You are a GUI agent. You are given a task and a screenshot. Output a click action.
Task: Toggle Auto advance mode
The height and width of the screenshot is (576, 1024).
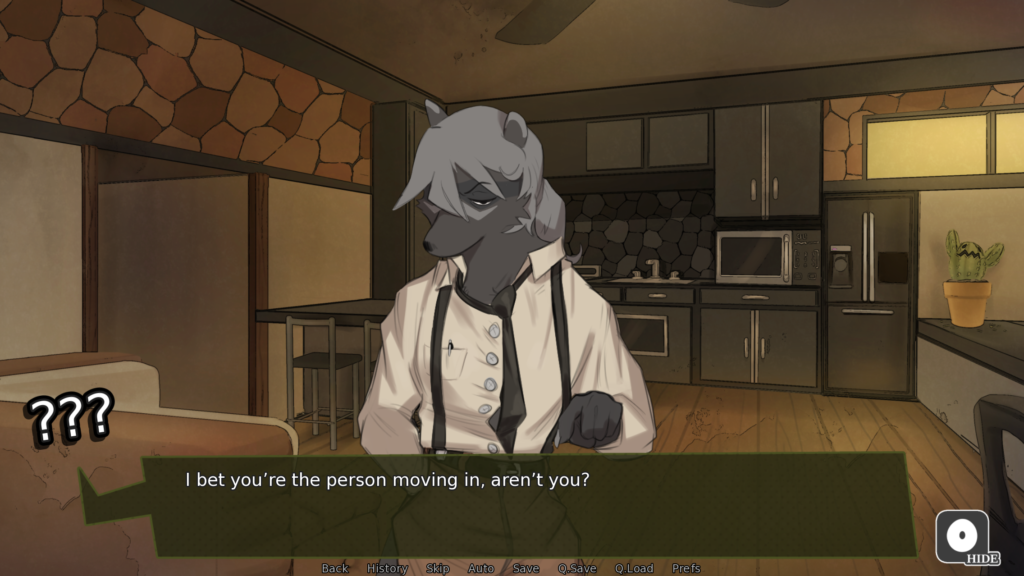[481, 568]
